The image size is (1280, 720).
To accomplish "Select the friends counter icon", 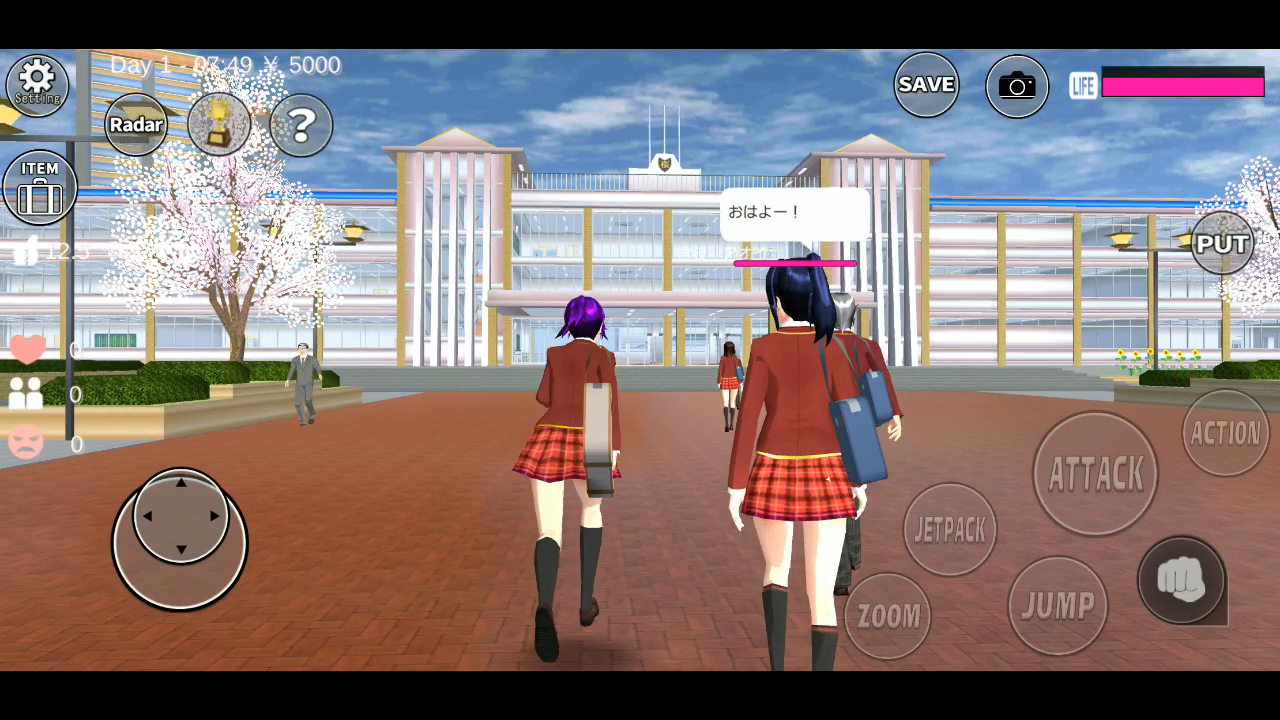I will pos(25,395).
